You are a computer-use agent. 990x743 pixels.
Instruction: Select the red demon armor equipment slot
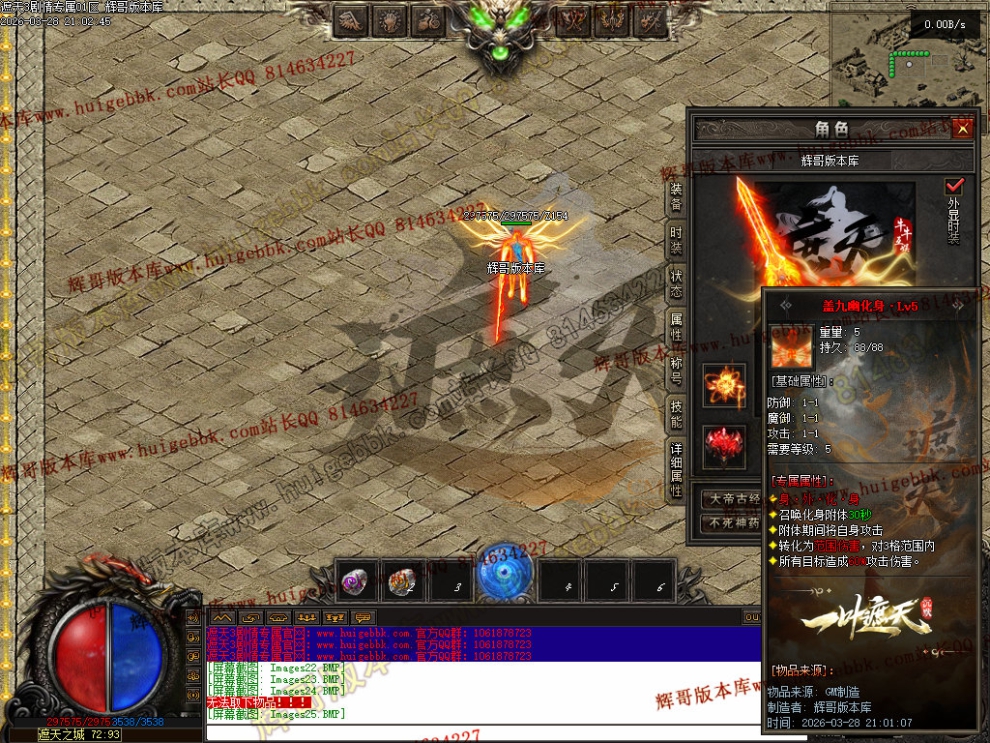(723, 446)
